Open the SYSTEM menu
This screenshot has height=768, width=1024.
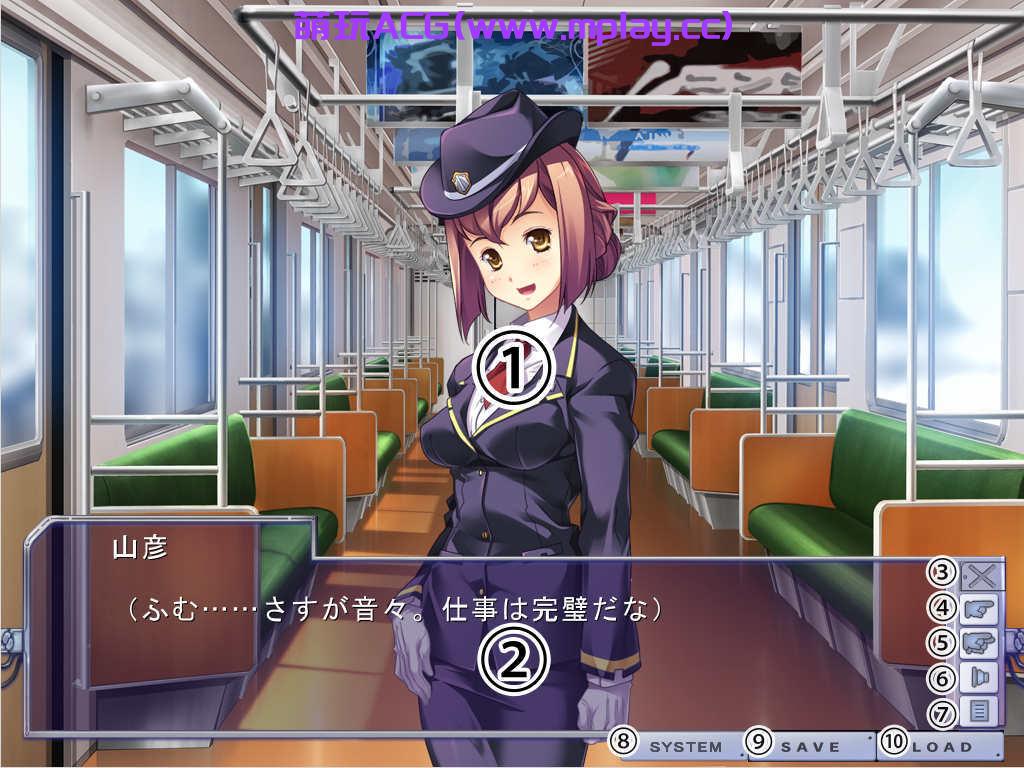tap(686, 746)
